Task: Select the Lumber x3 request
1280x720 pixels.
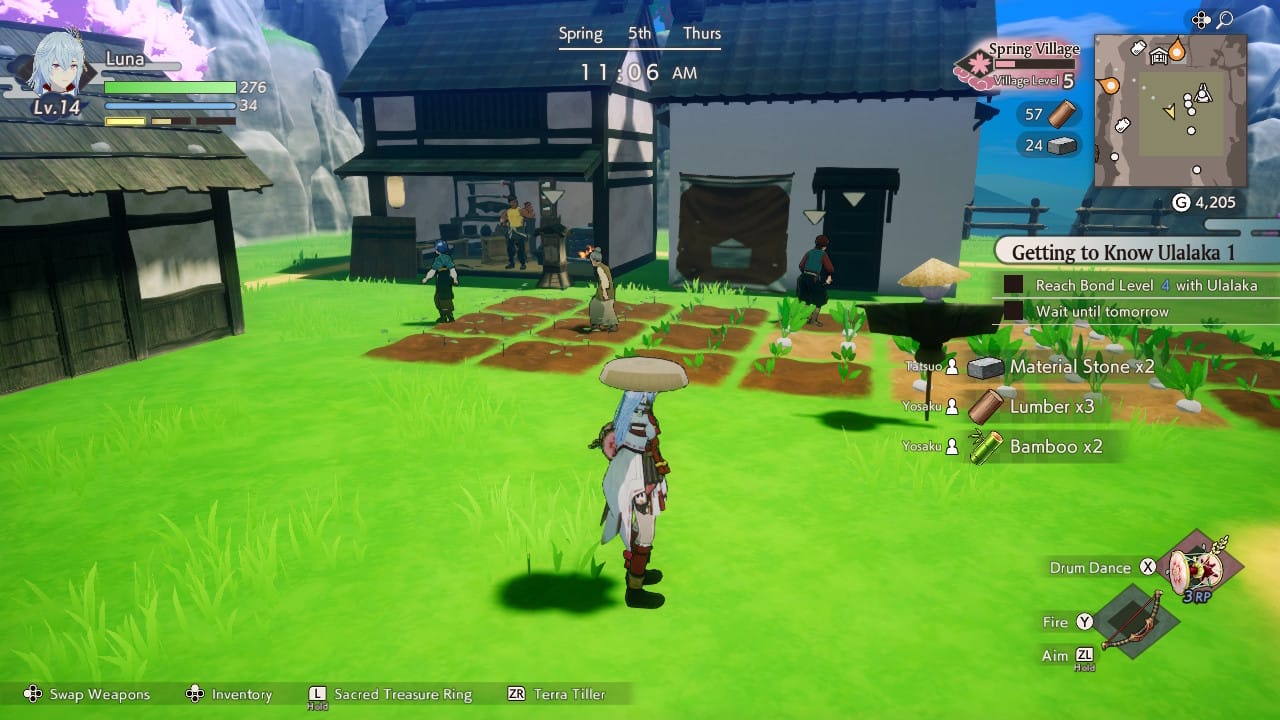Action: click(x=1051, y=407)
